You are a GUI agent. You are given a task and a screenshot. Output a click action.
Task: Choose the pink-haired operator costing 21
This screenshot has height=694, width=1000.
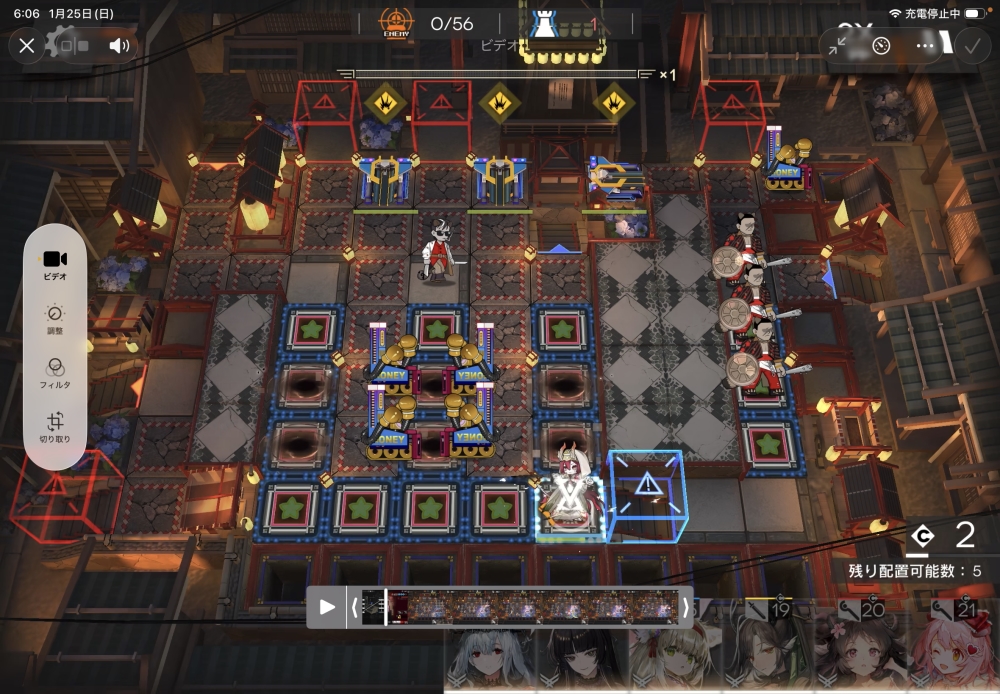[x=953, y=648]
